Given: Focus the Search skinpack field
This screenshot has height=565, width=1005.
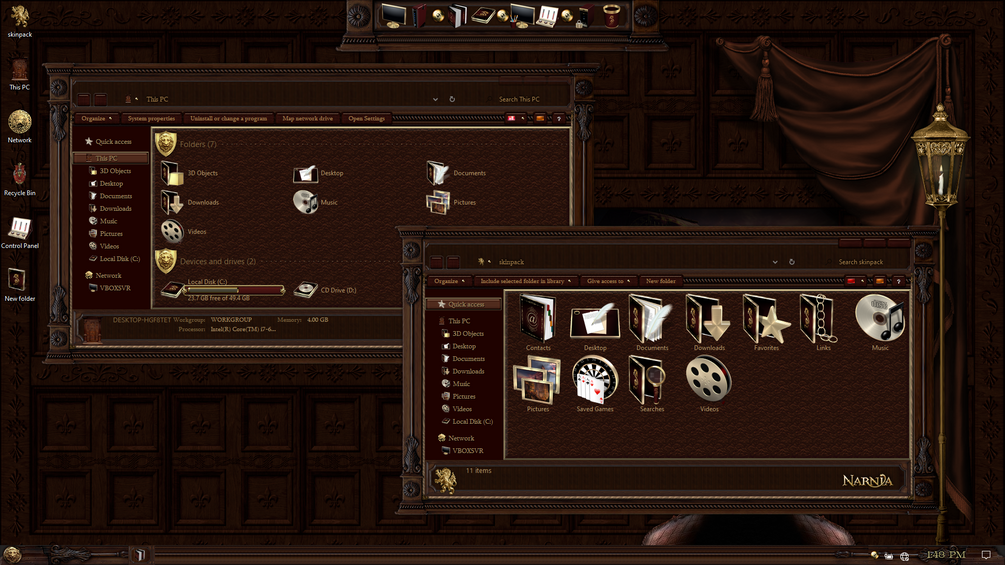Looking at the screenshot, I should coord(861,262).
